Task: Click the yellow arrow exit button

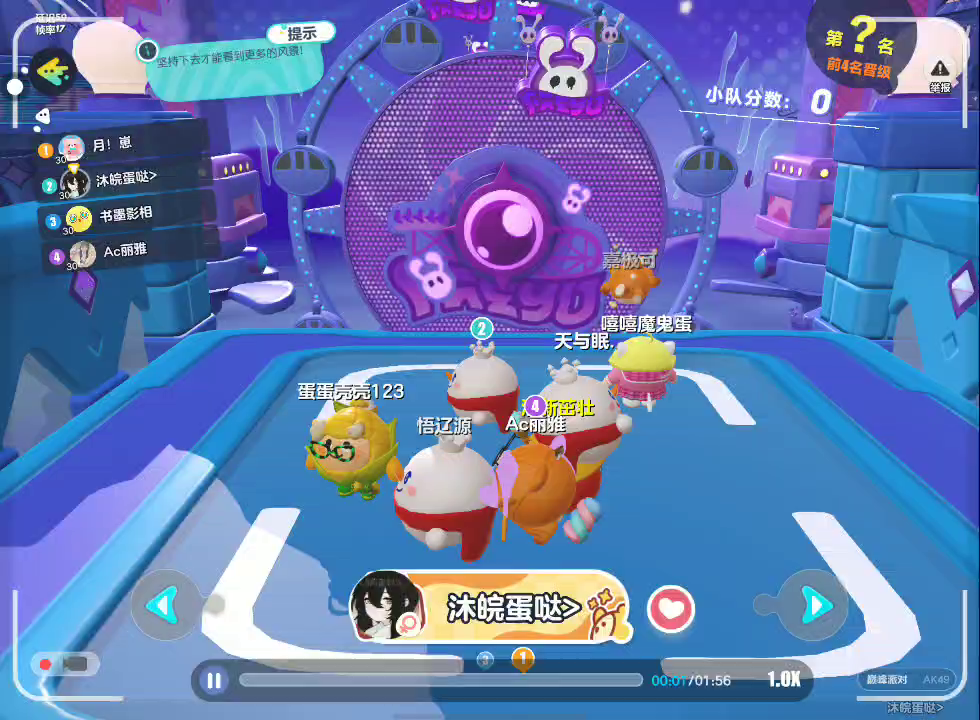Action: [52, 69]
